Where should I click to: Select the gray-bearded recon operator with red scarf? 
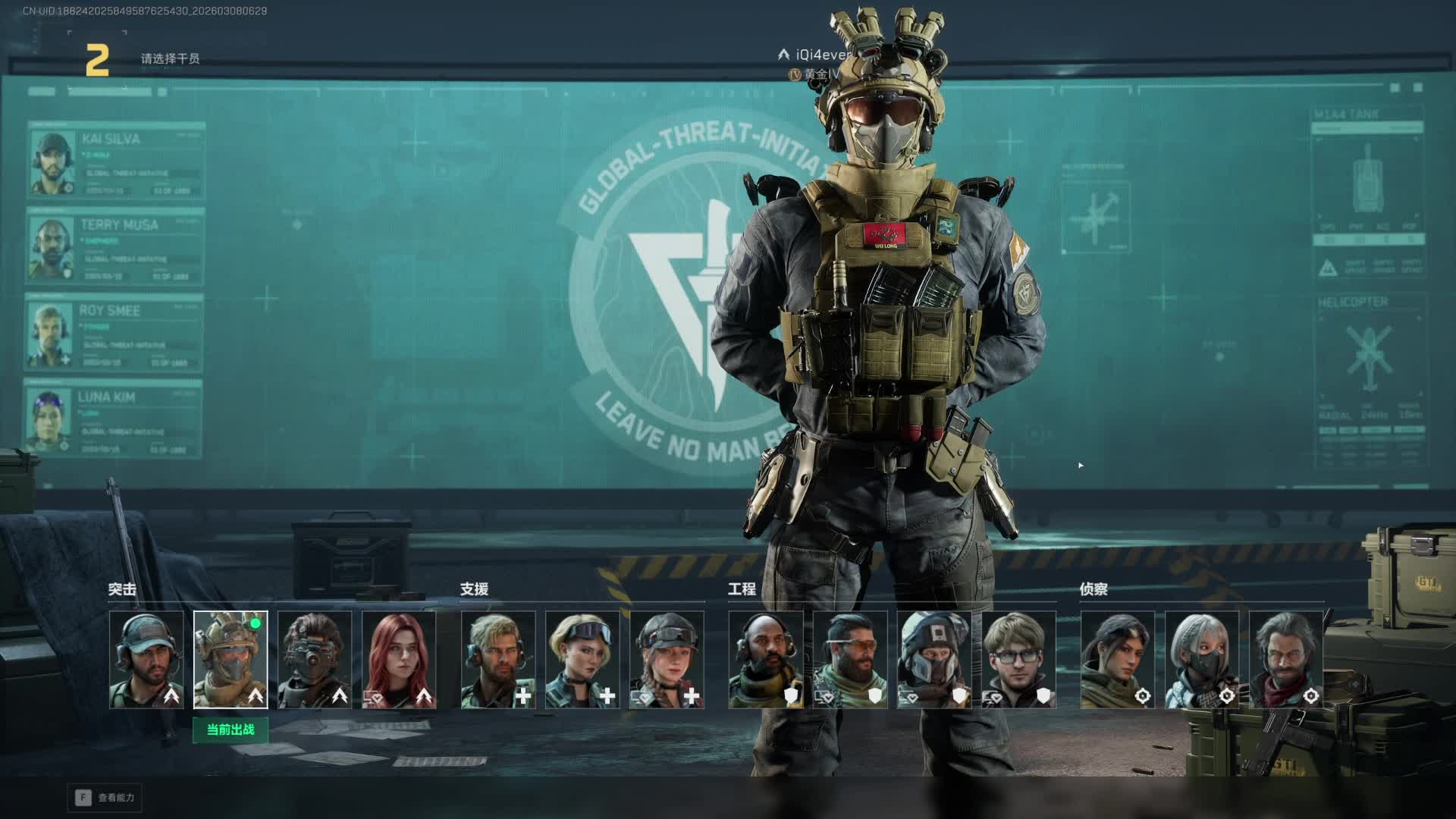coord(1286,660)
